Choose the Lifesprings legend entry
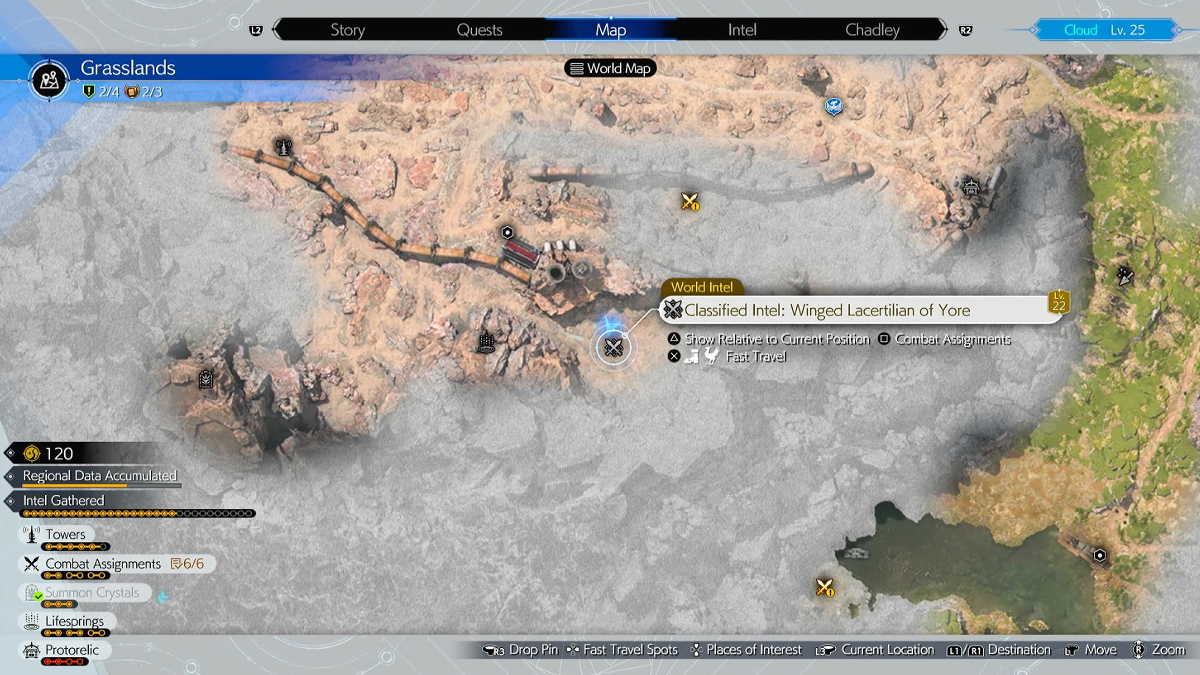 click(x=73, y=622)
